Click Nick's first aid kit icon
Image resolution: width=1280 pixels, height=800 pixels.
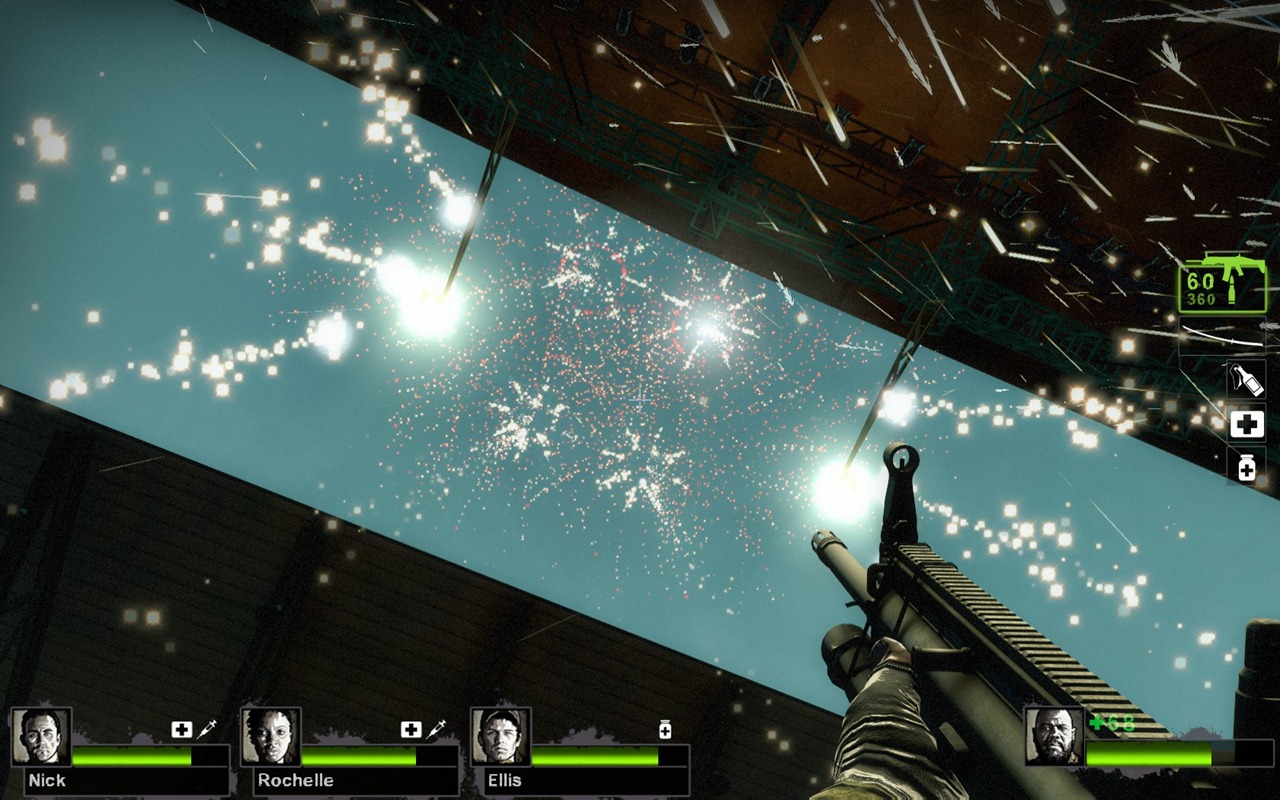pos(181,730)
